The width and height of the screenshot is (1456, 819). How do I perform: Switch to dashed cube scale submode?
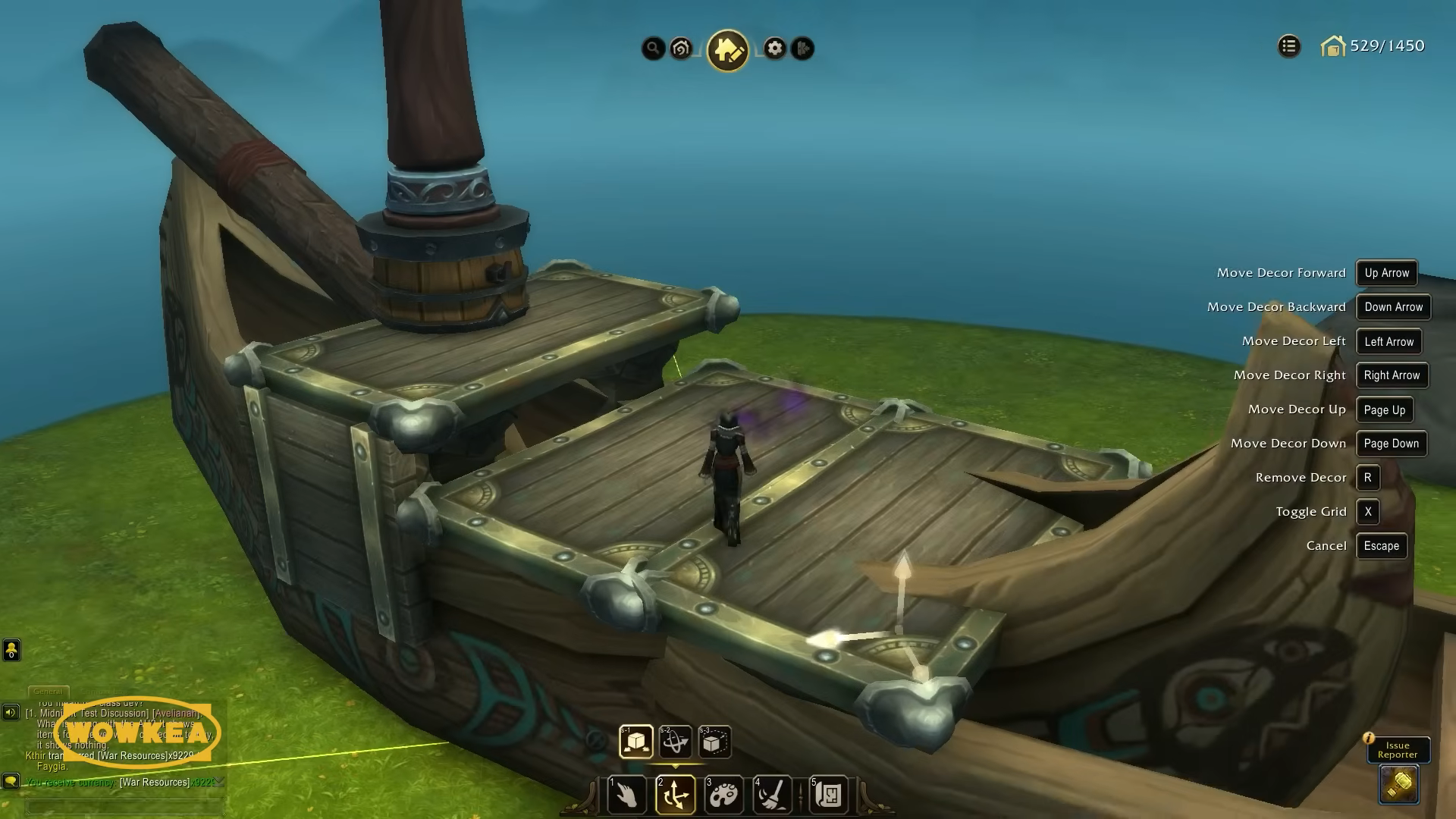click(714, 742)
